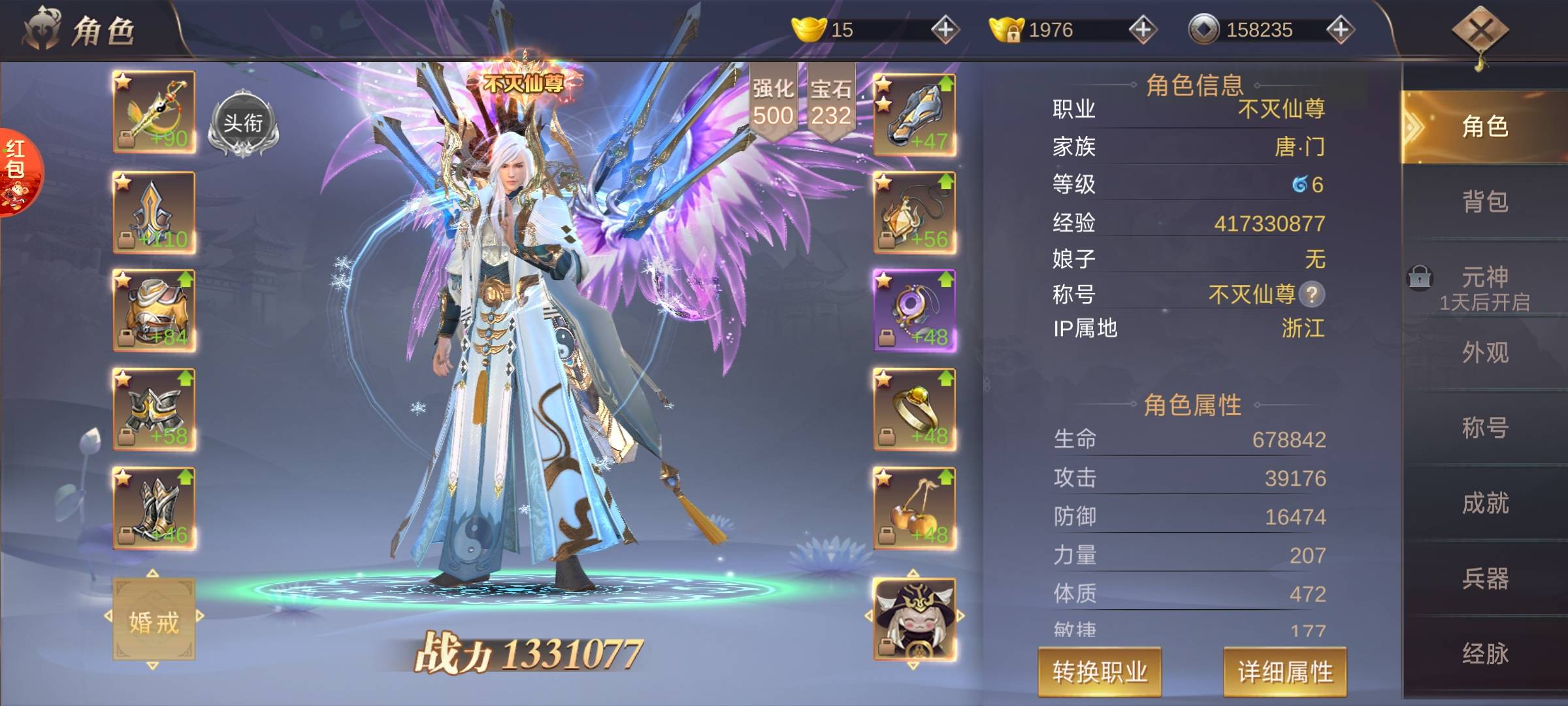Add more coins with the plus beside 158235

coord(1340,29)
